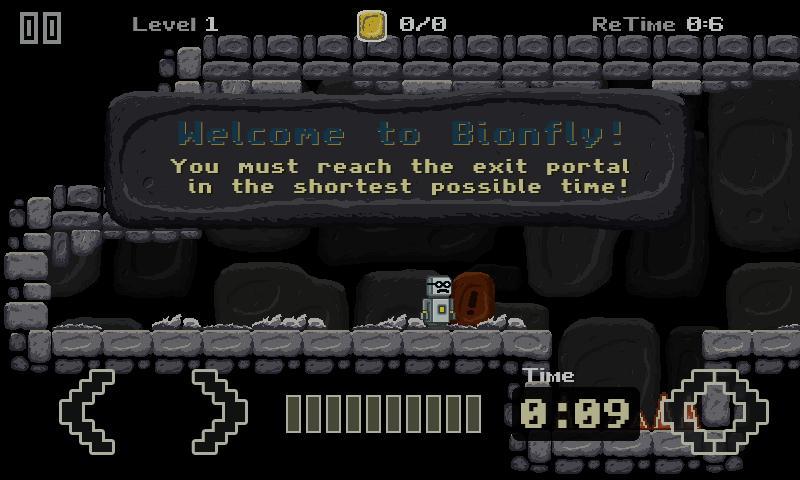Activate the octagonal jetpack action button
This screenshot has height=480, width=800.
coord(716,411)
